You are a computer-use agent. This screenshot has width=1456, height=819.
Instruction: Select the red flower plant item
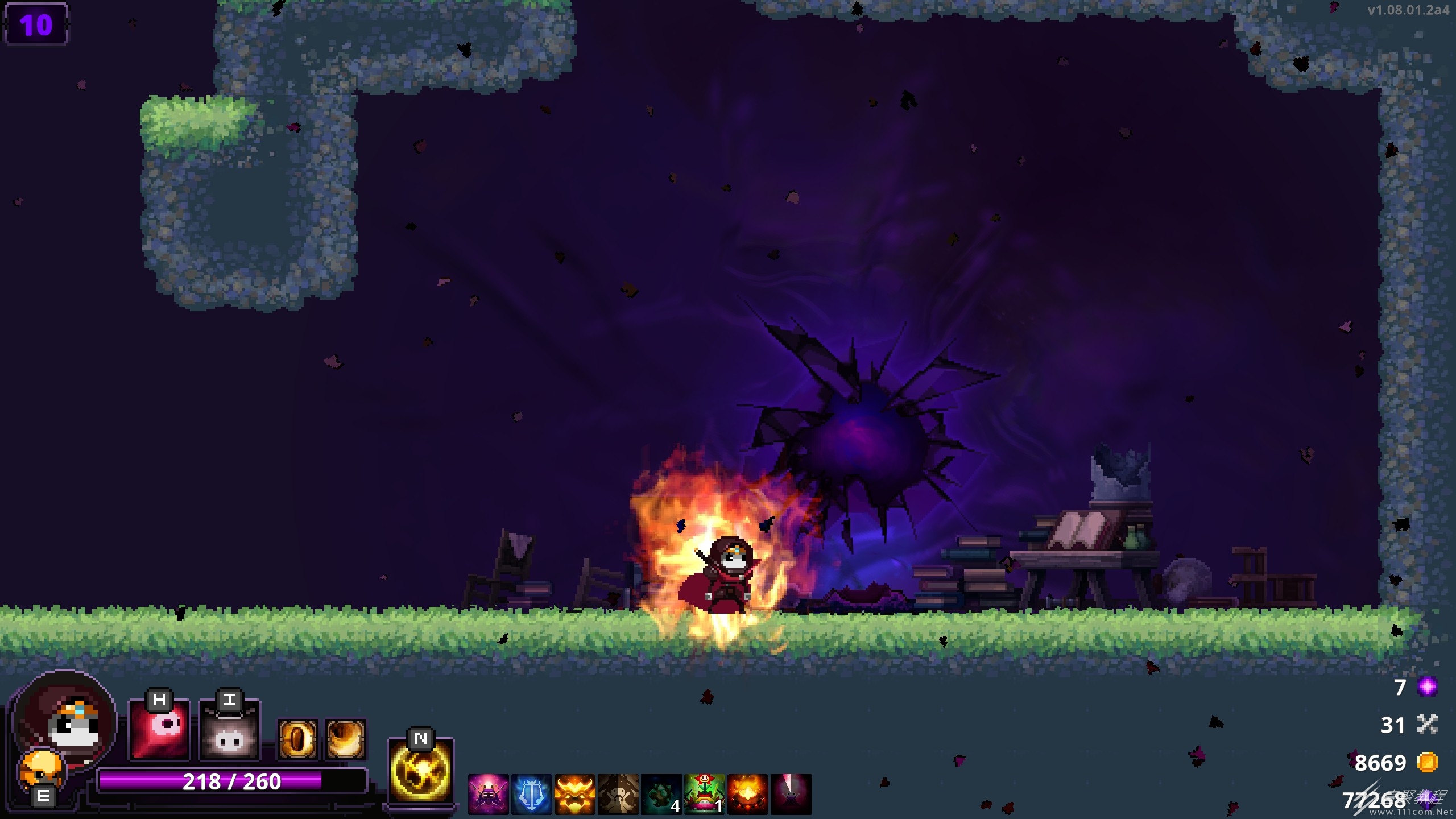point(704,794)
